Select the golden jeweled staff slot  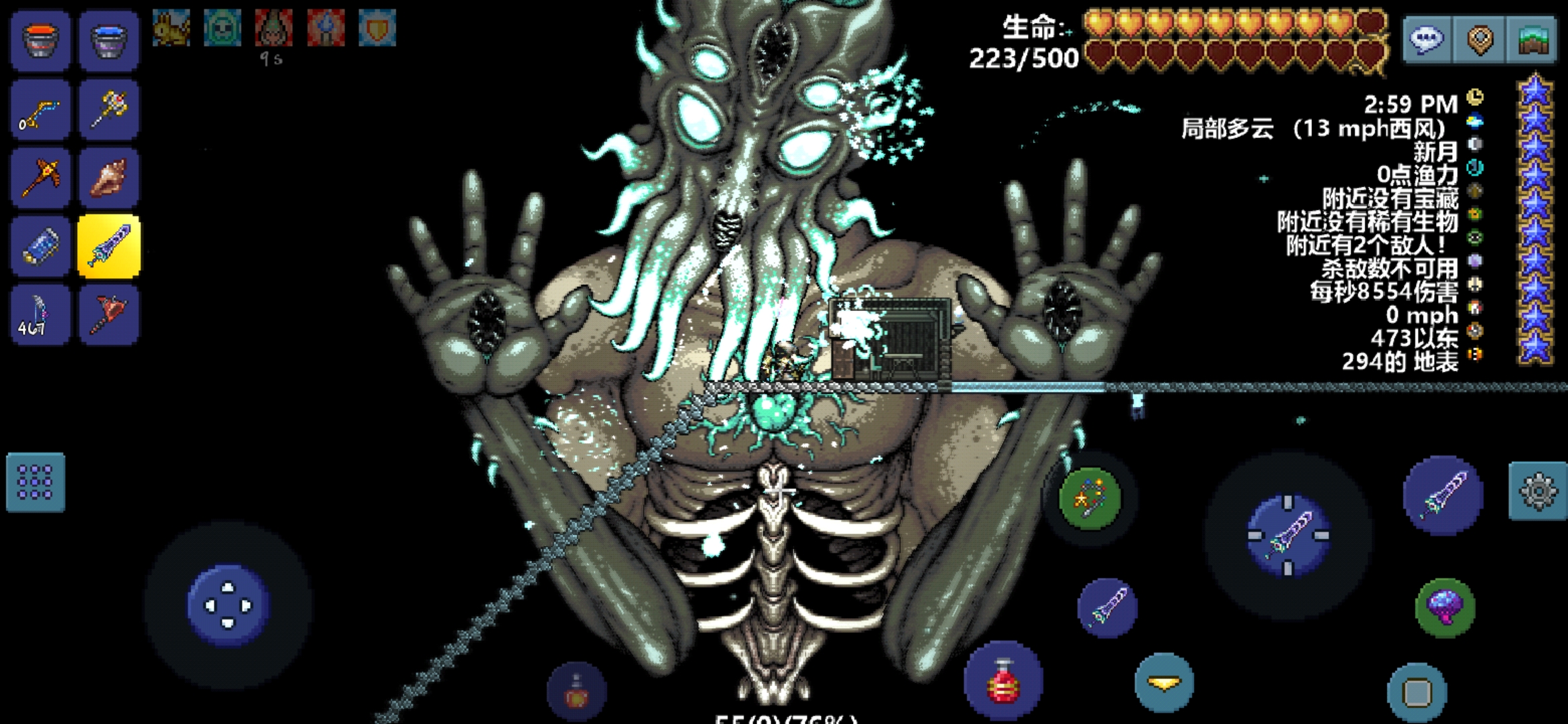coord(109,111)
